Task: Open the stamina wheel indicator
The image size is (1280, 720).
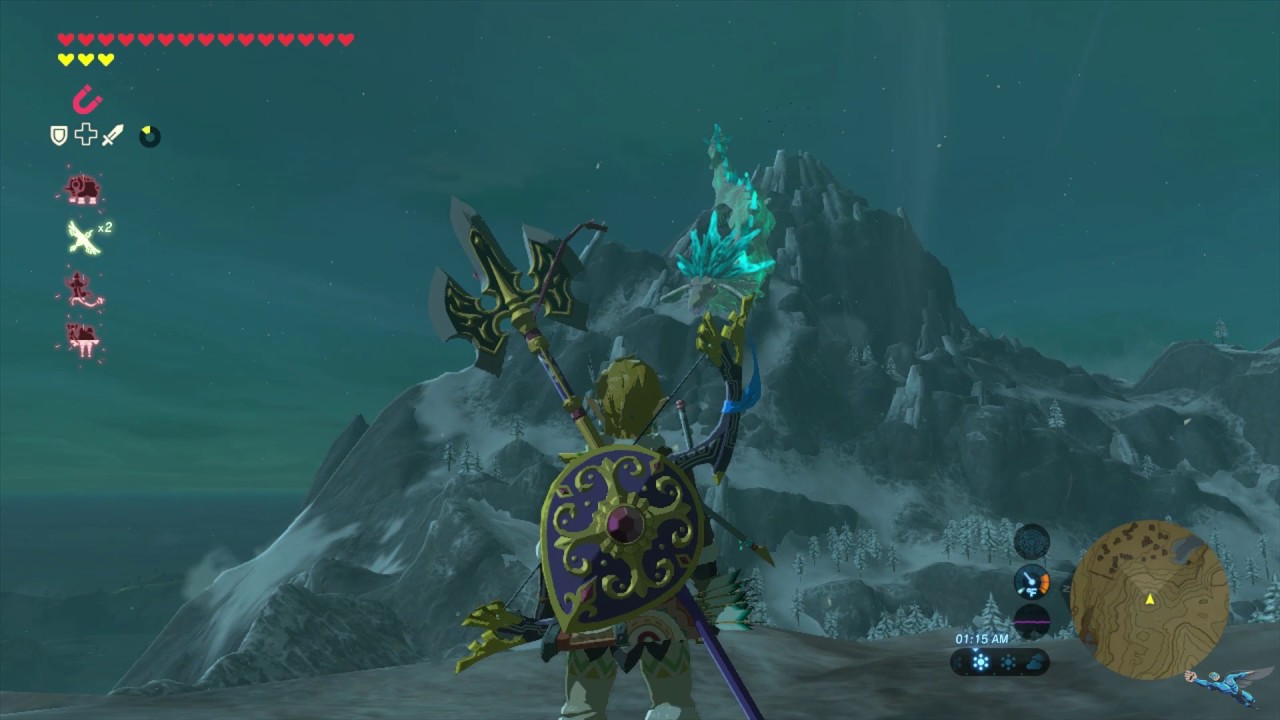Action: [149, 136]
